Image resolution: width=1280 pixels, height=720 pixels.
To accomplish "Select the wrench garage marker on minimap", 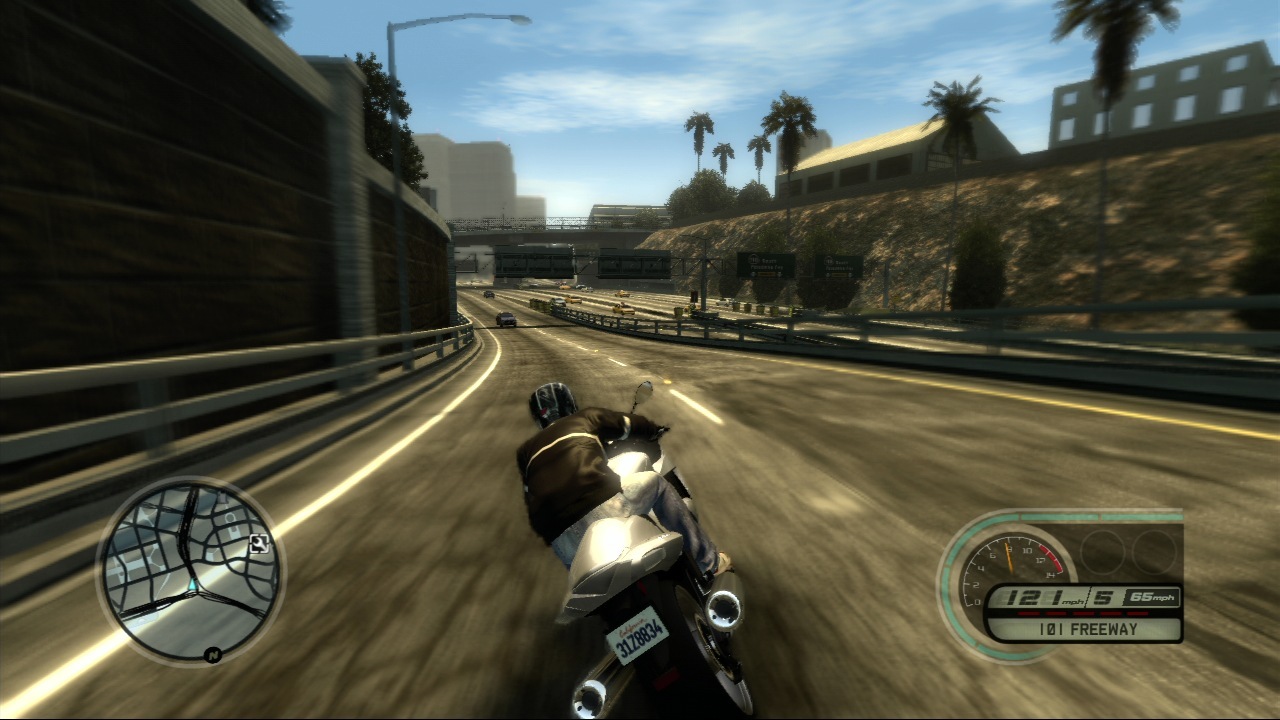I will click(259, 544).
